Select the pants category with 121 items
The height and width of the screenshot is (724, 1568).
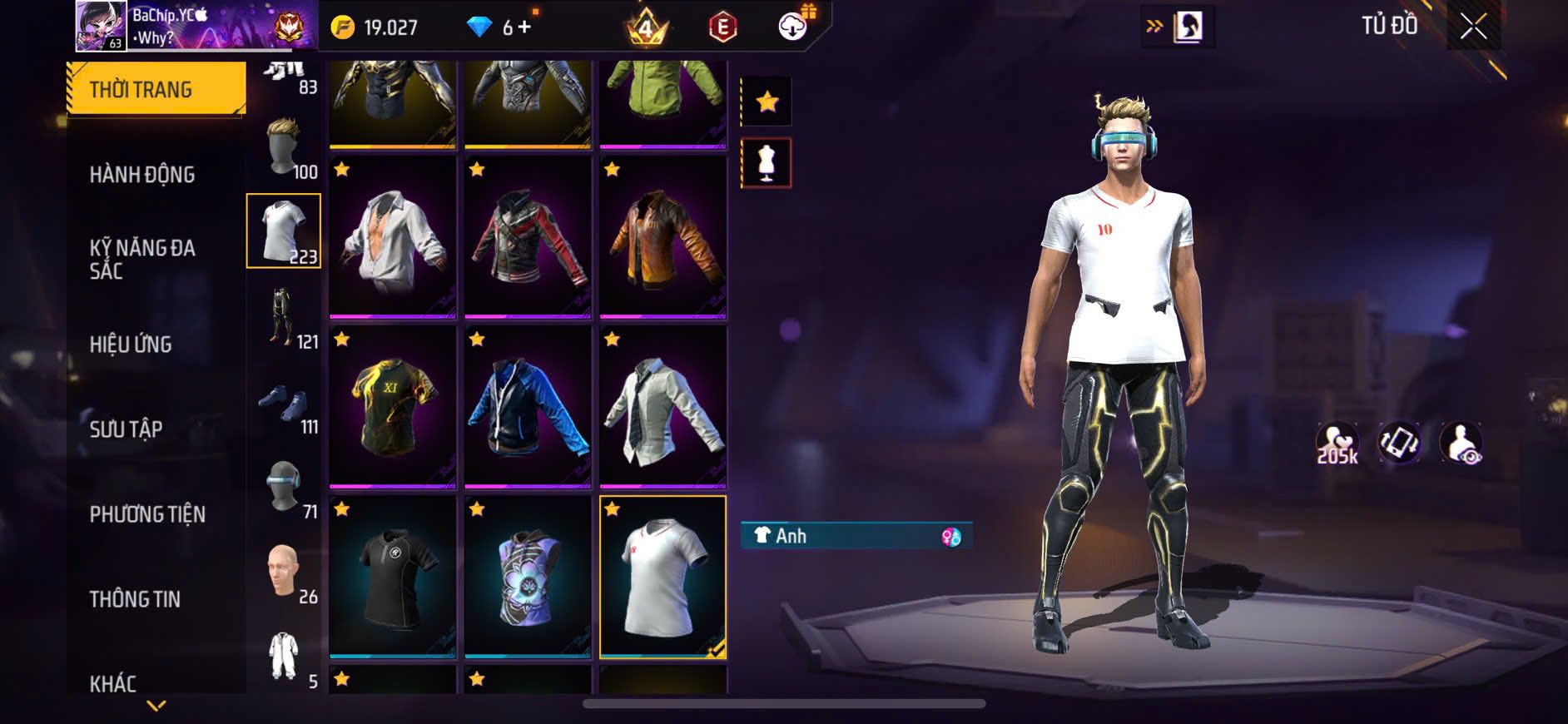pyautogui.click(x=284, y=318)
